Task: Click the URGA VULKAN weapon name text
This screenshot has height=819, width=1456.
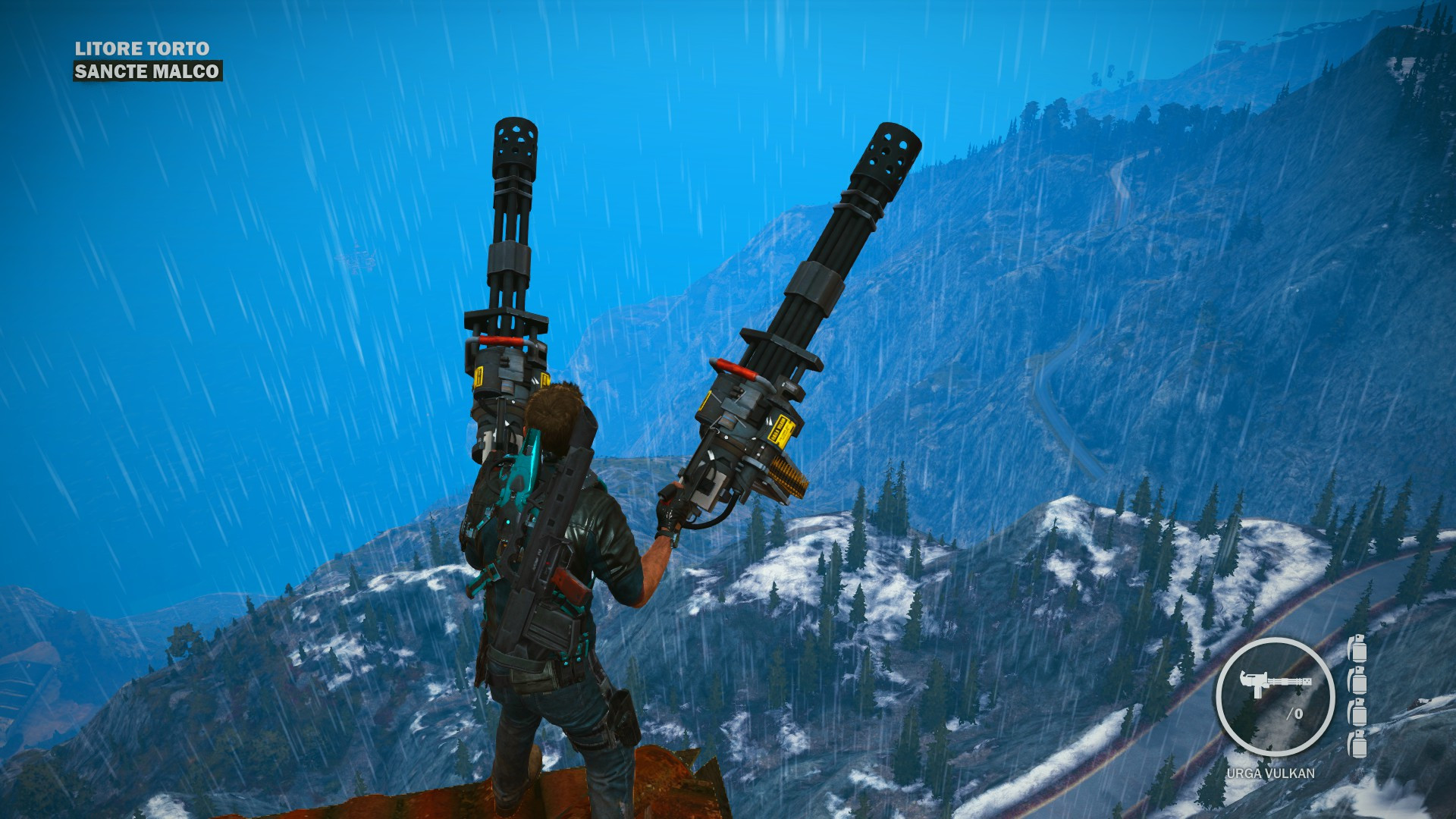Action: pyautogui.click(x=1271, y=774)
